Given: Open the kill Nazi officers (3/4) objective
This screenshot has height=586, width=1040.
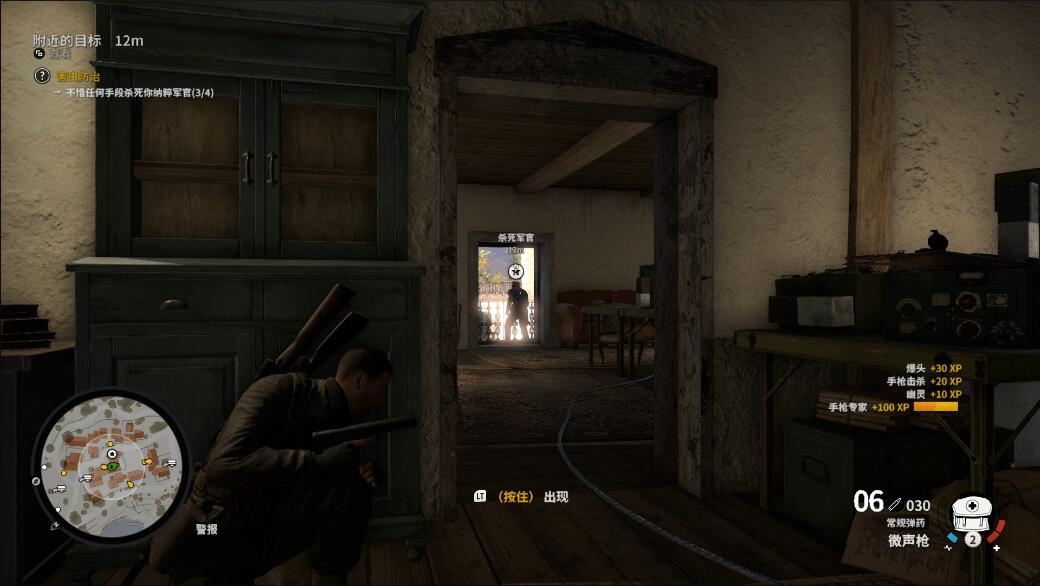Looking at the screenshot, I should (139, 93).
